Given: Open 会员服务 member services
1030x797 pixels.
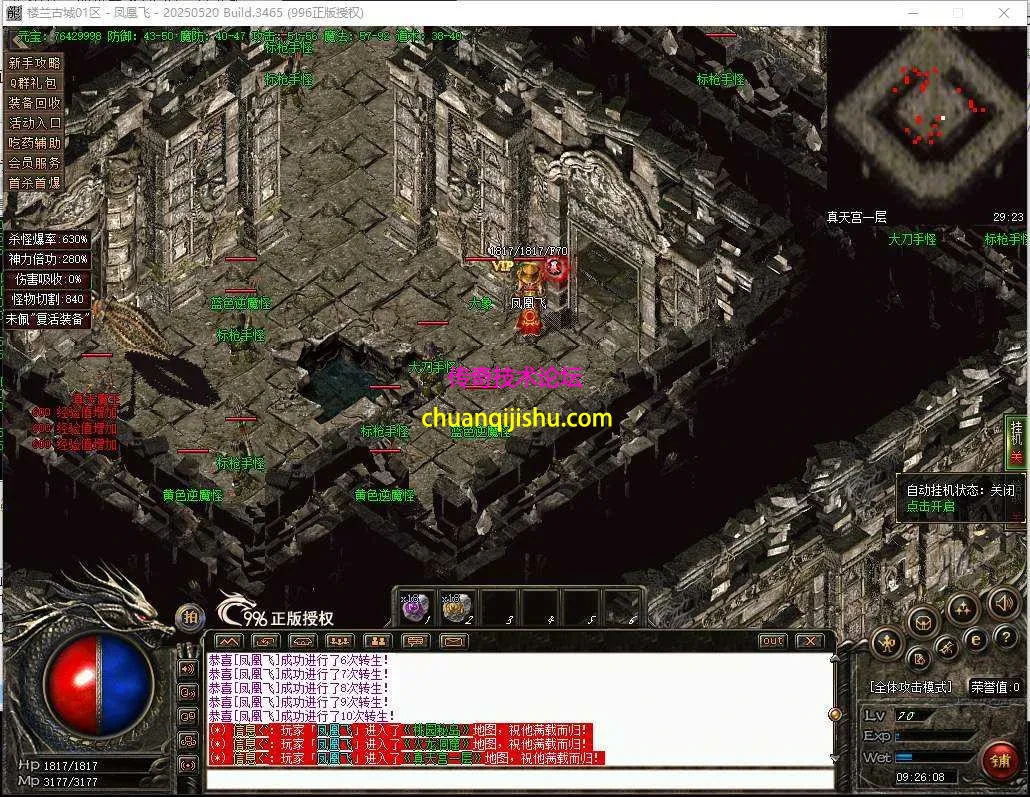Looking at the screenshot, I should pyautogui.click(x=35, y=163).
